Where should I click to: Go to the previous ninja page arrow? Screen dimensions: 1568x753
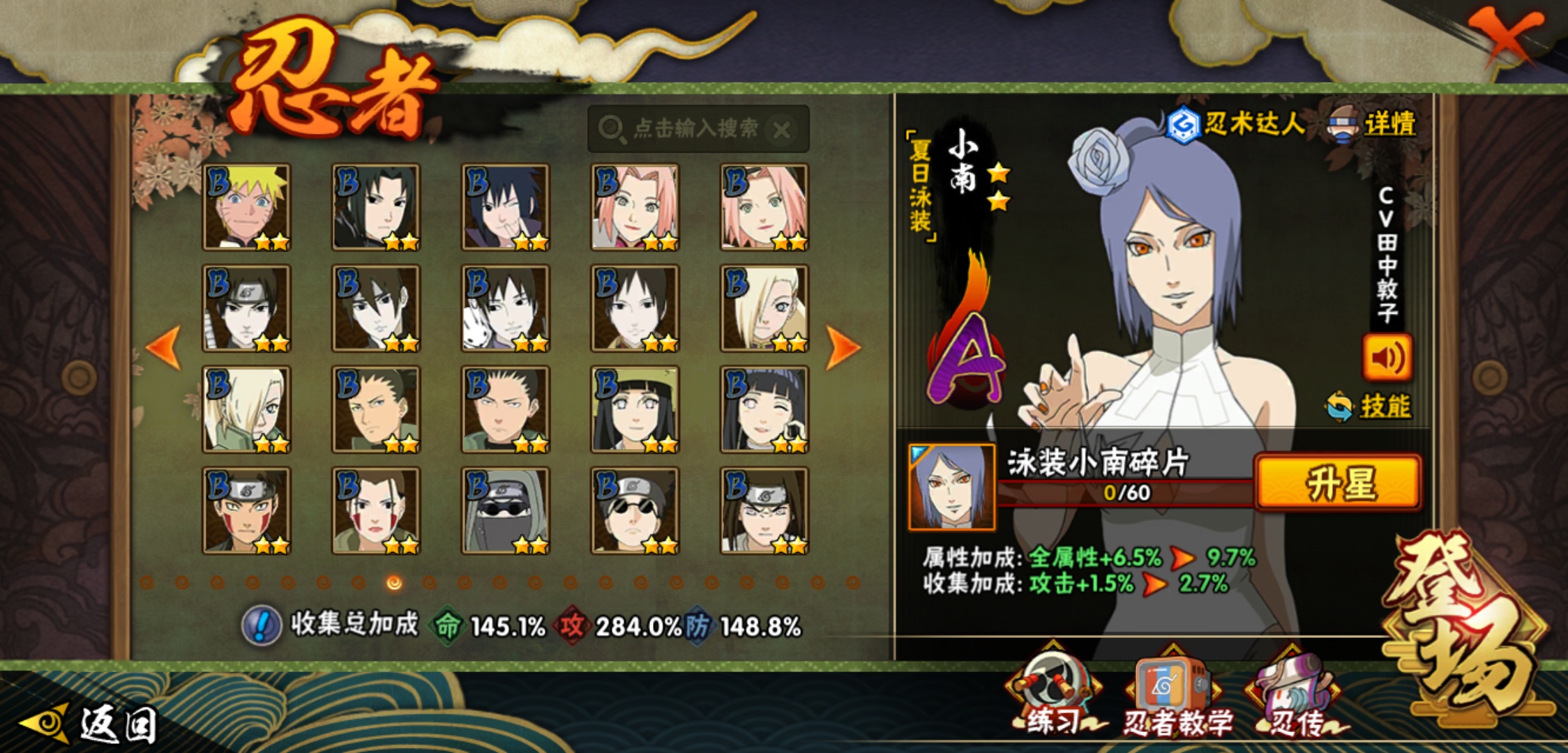165,347
